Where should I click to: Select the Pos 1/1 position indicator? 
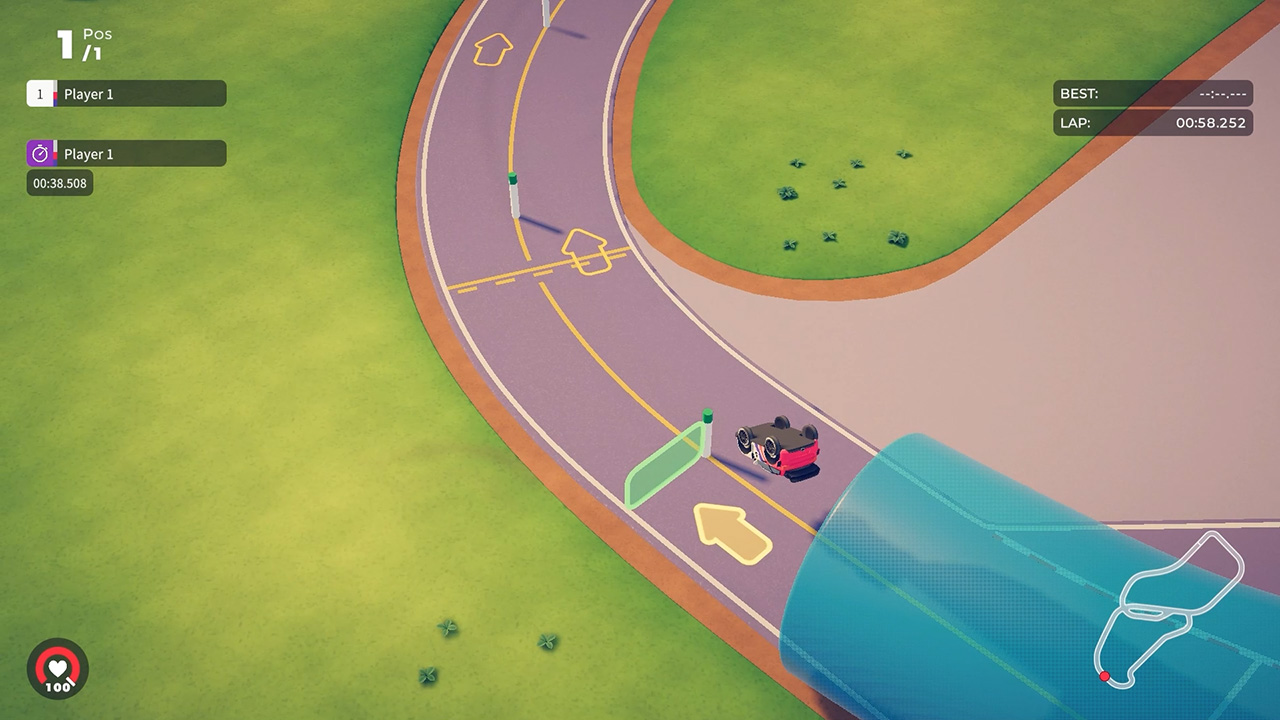(x=78, y=42)
